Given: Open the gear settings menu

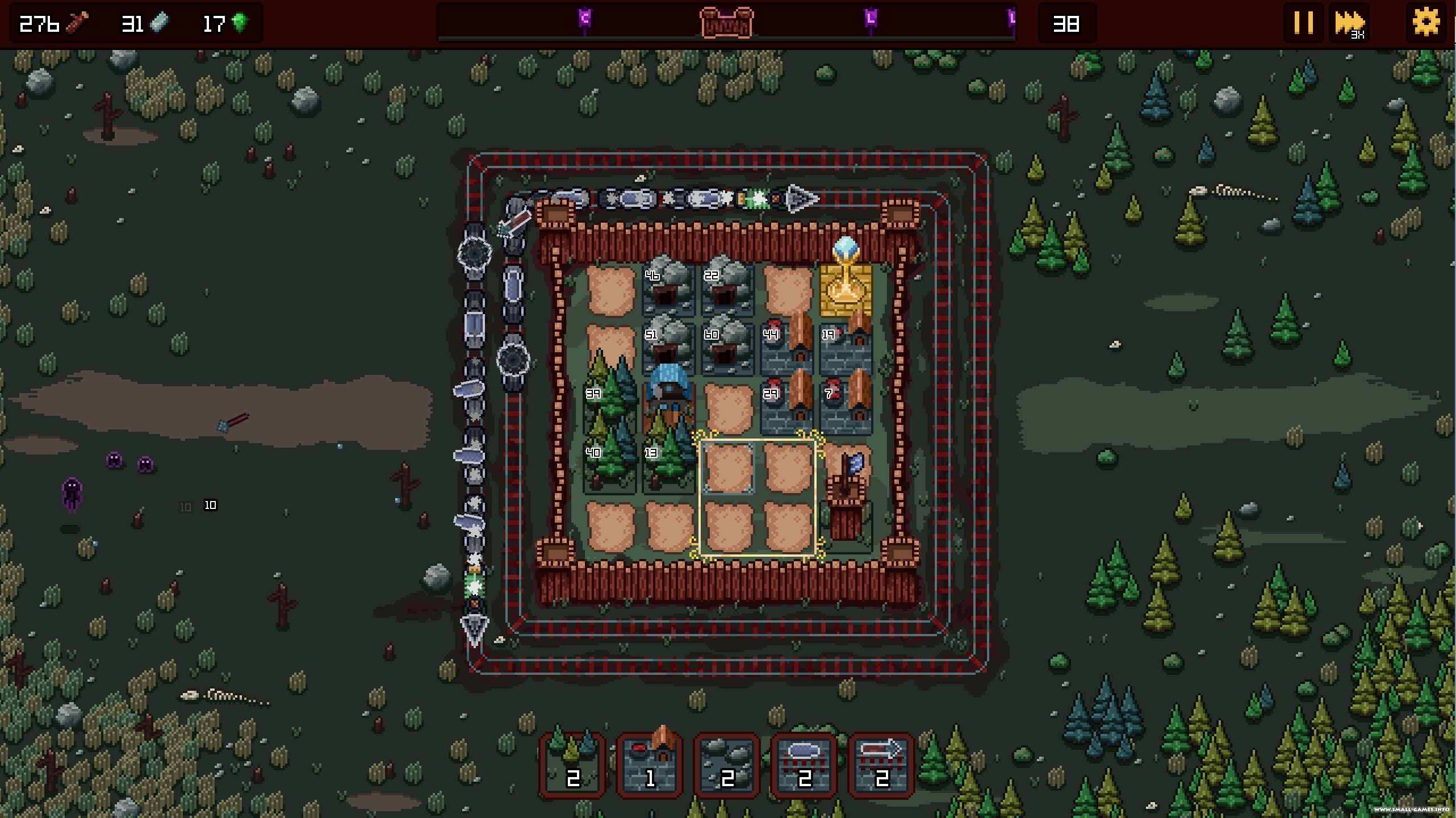Looking at the screenshot, I should [x=1426, y=23].
